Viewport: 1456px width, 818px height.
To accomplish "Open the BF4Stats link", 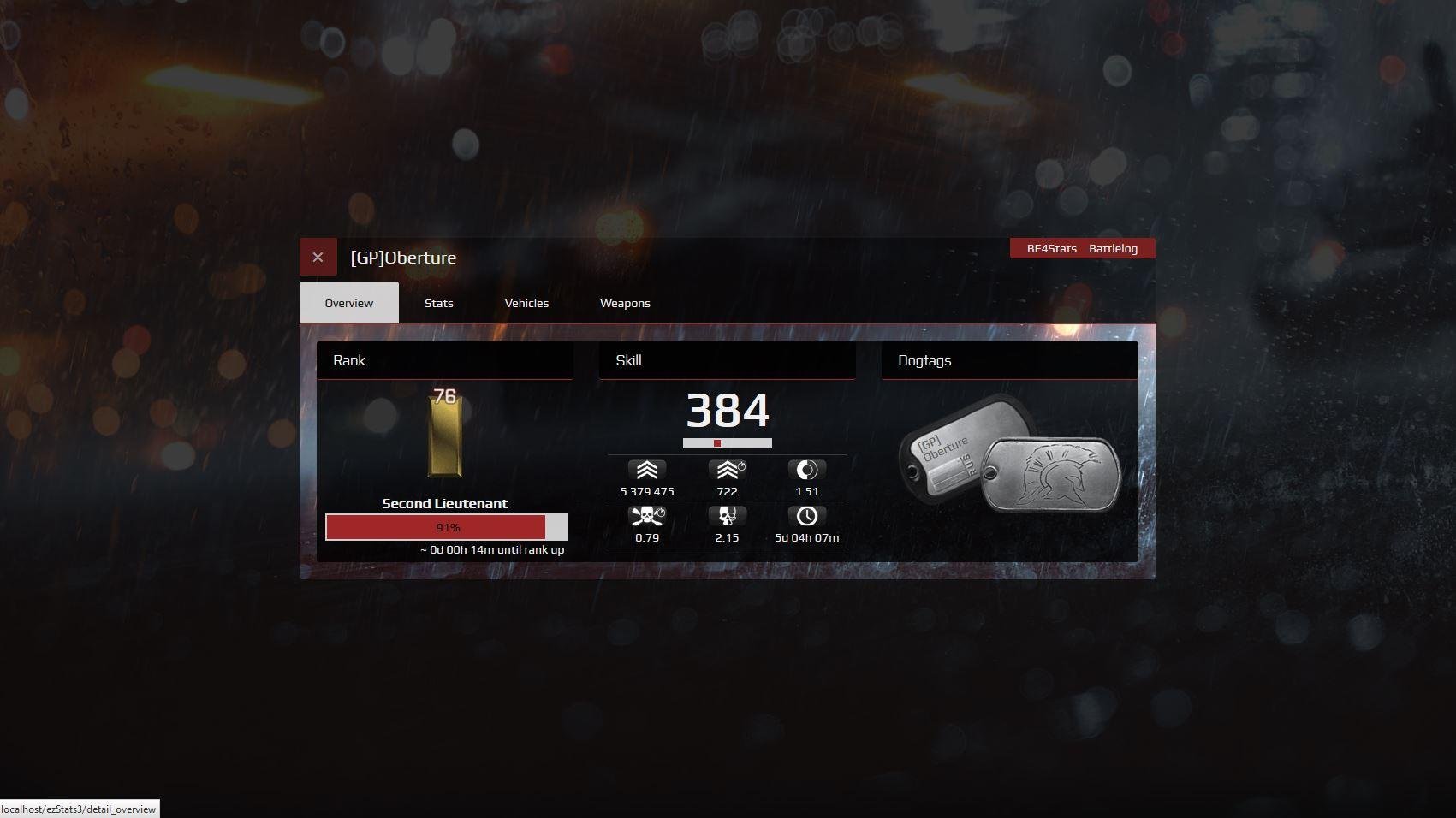I will pyautogui.click(x=1051, y=248).
